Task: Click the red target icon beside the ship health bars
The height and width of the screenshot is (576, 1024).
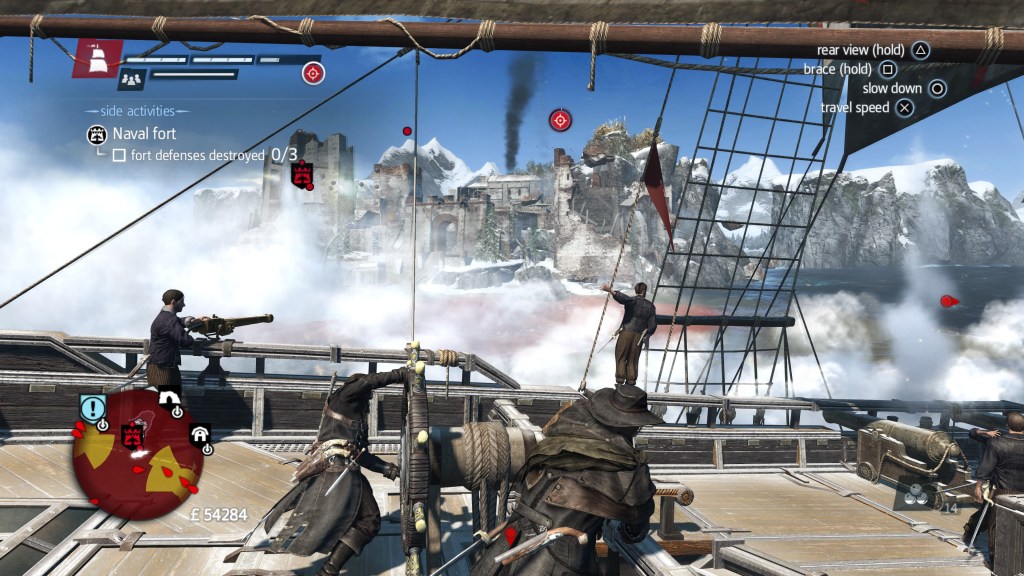Action: [313, 72]
